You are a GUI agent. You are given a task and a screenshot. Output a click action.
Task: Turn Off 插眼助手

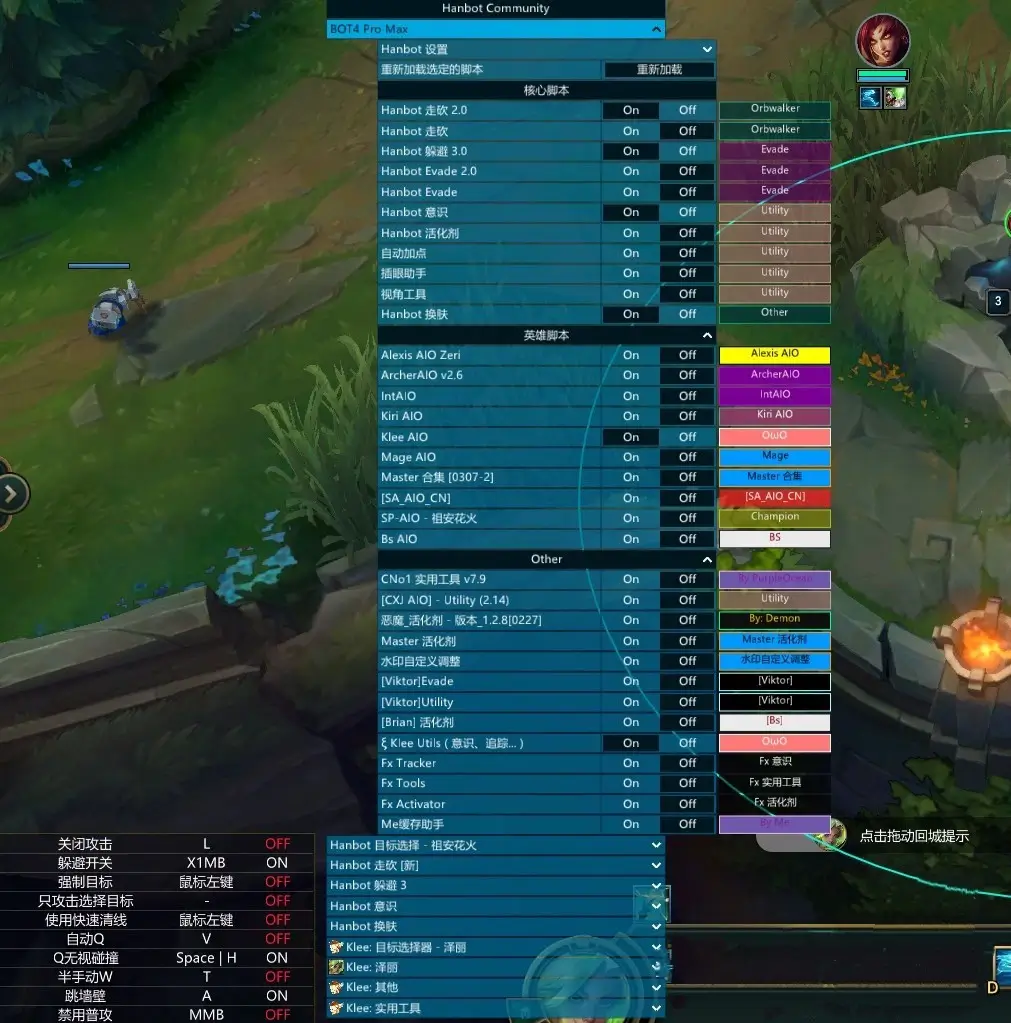pyautogui.click(x=687, y=273)
